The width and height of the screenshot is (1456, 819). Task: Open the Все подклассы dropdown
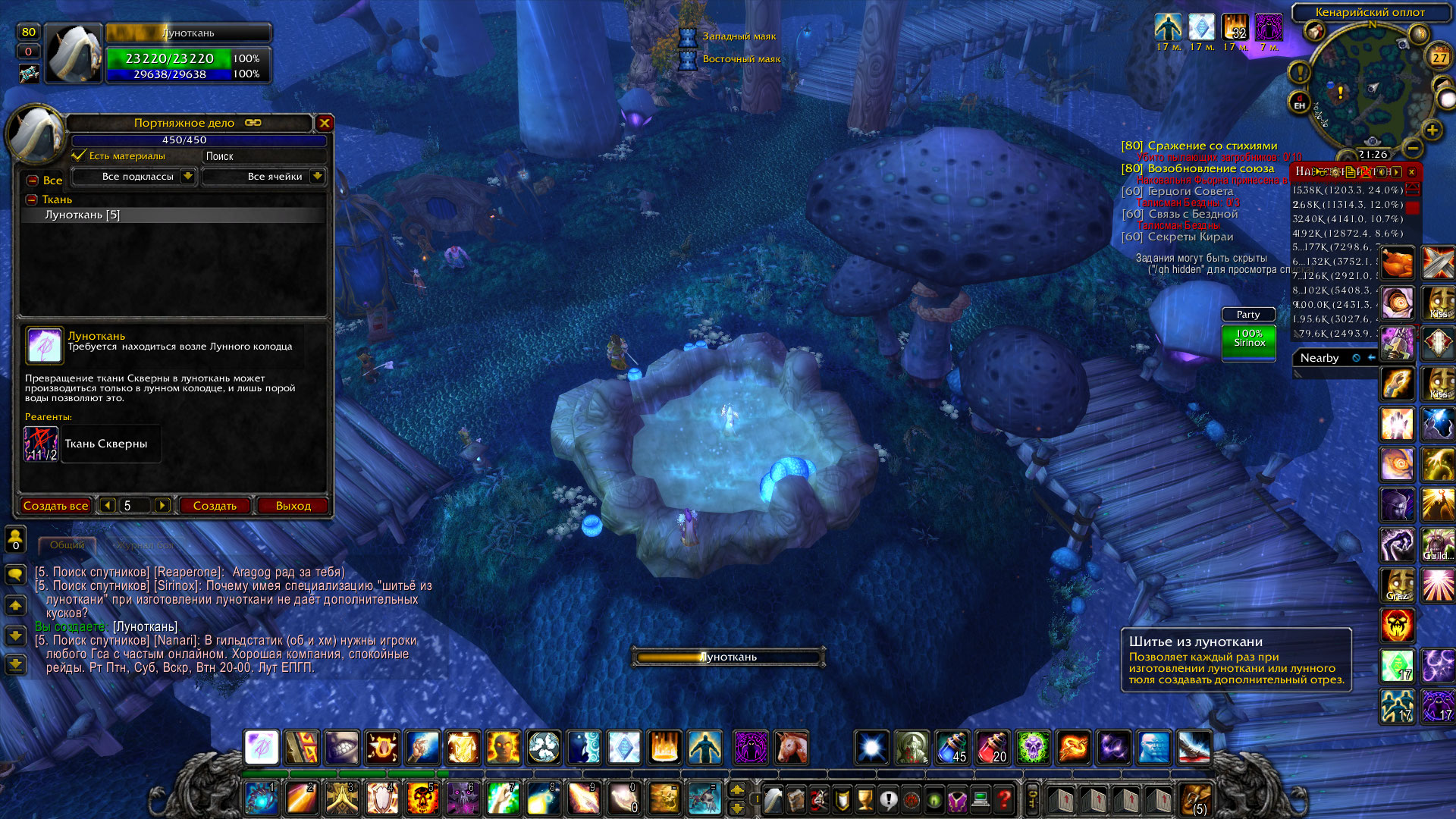pos(187,177)
